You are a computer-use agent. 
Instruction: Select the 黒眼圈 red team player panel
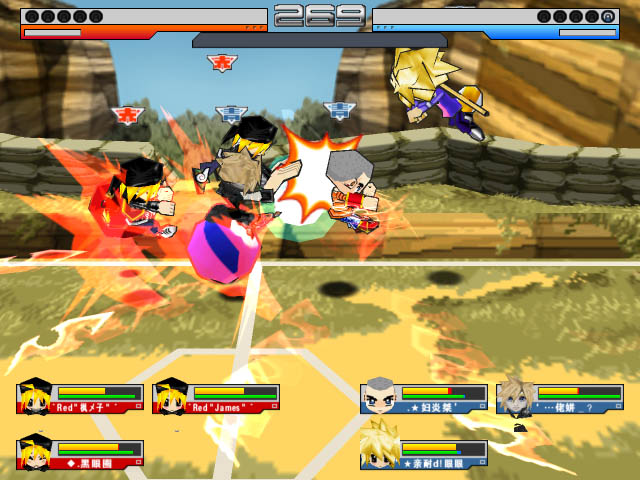click(80, 454)
